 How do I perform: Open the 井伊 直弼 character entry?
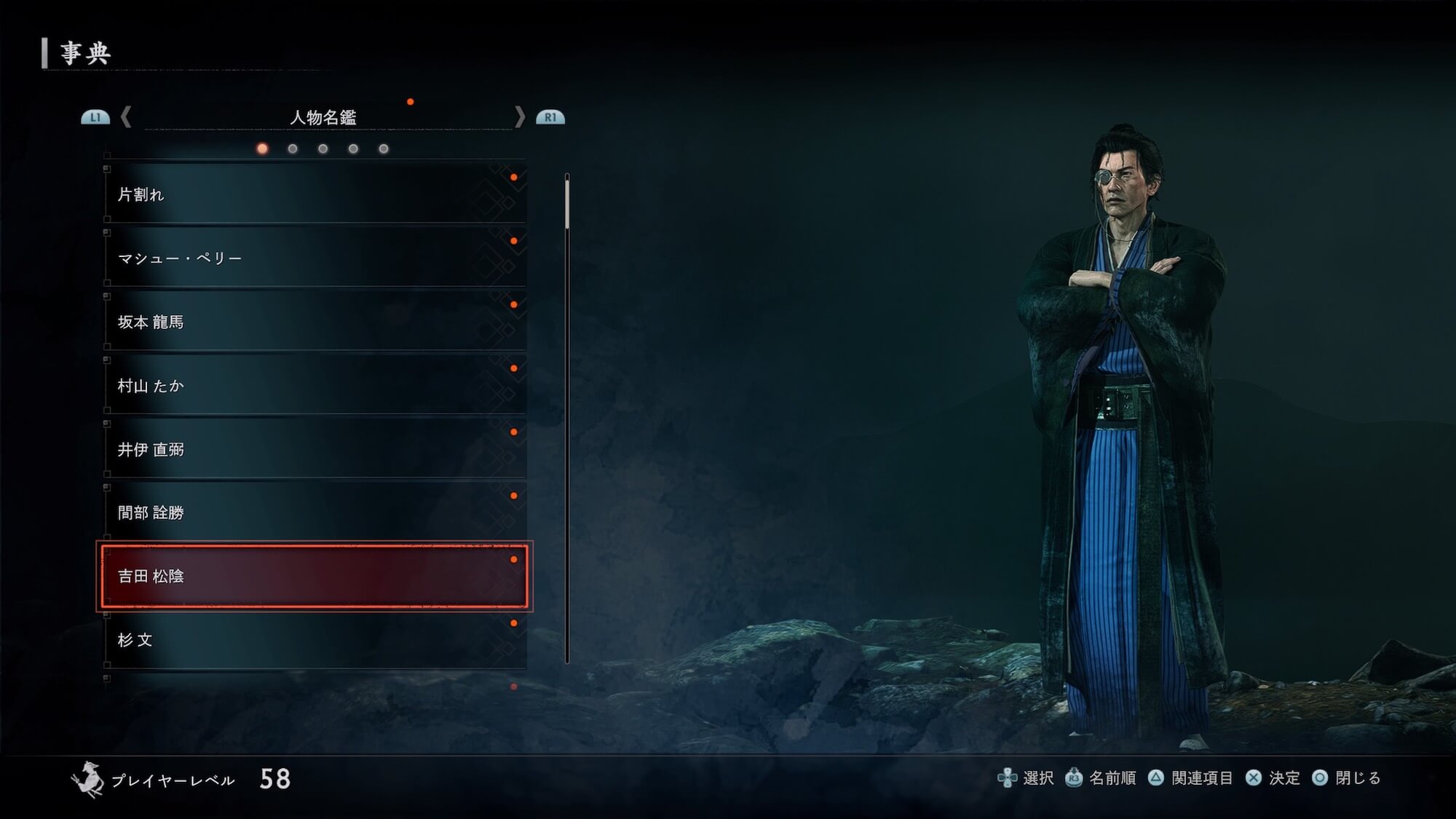point(314,449)
